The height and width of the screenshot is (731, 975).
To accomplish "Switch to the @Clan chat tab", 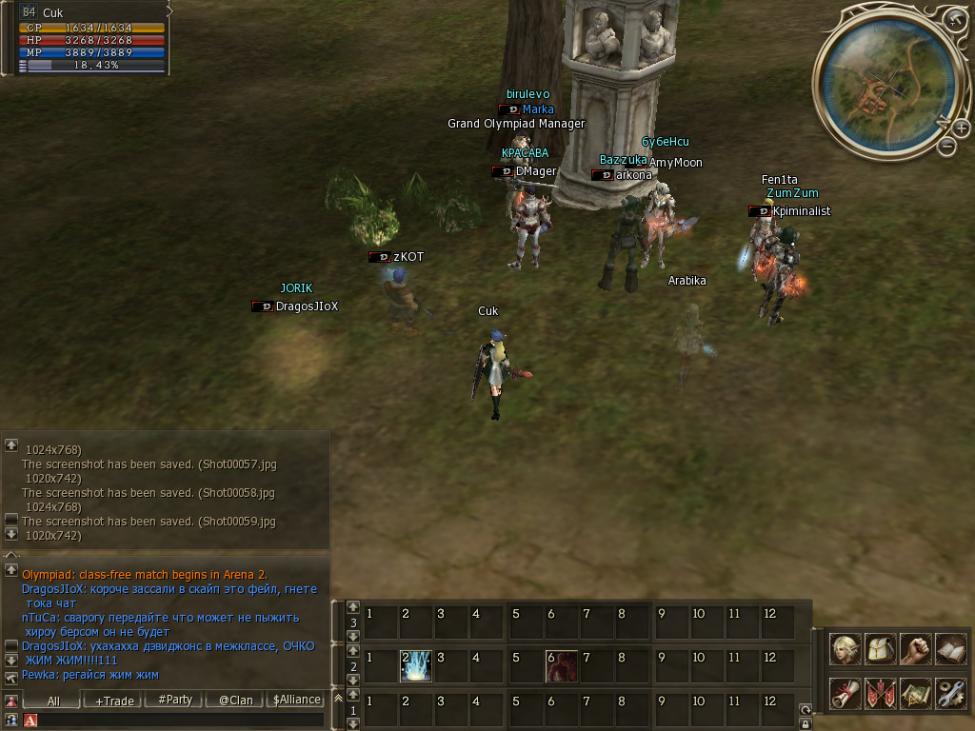I will 235,701.
